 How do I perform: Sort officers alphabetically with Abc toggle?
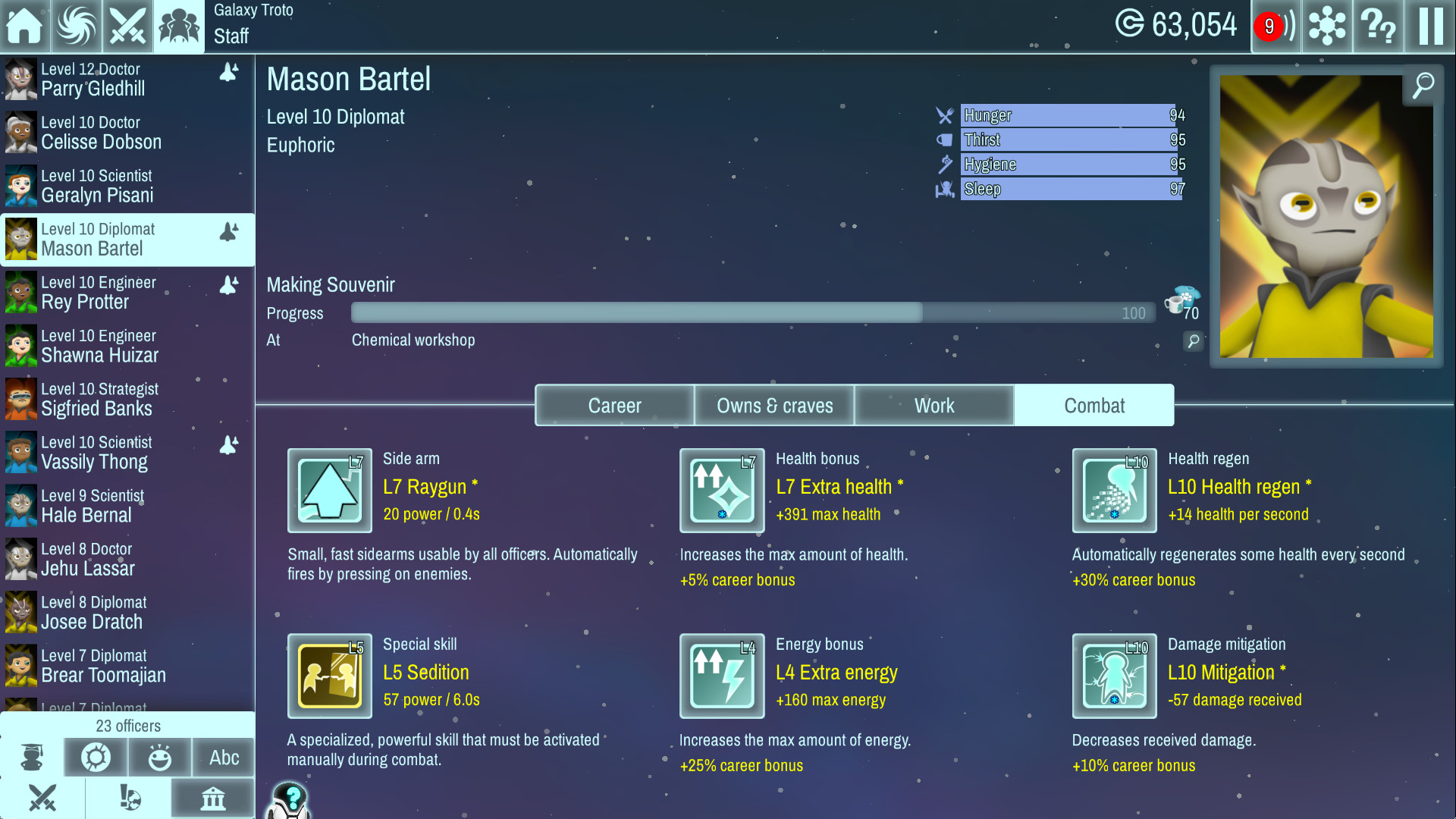point(223,757)
